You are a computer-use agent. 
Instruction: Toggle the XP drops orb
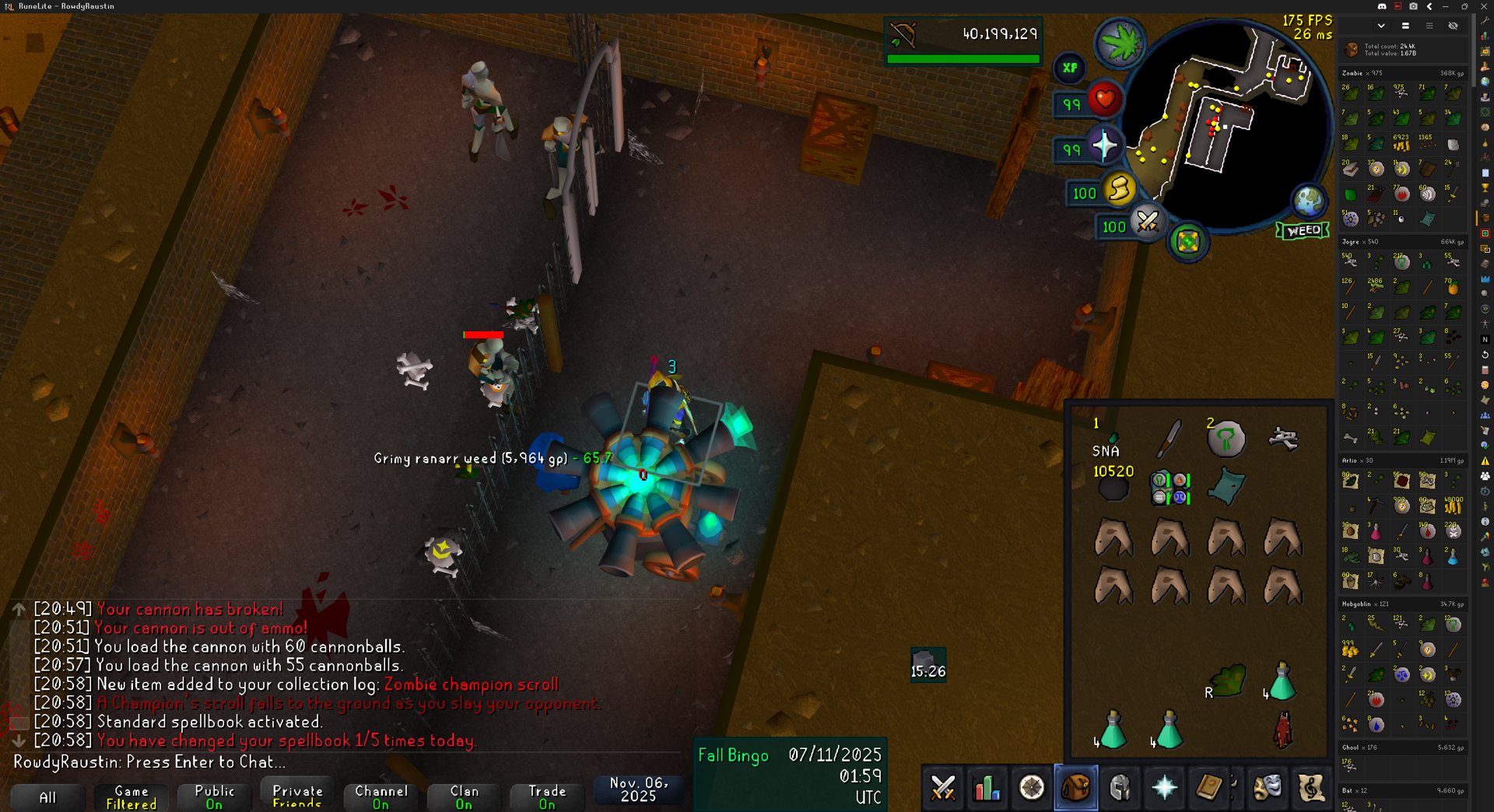point(1070,68)
